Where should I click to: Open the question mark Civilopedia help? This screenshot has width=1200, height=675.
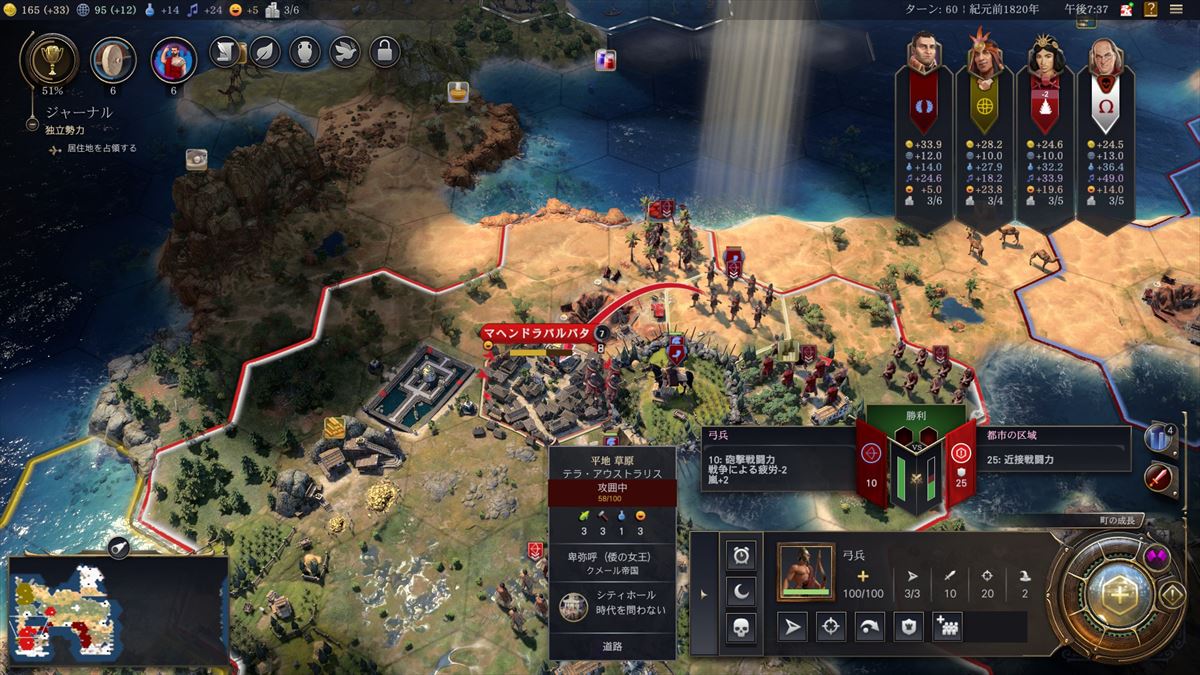[1150, 10]
